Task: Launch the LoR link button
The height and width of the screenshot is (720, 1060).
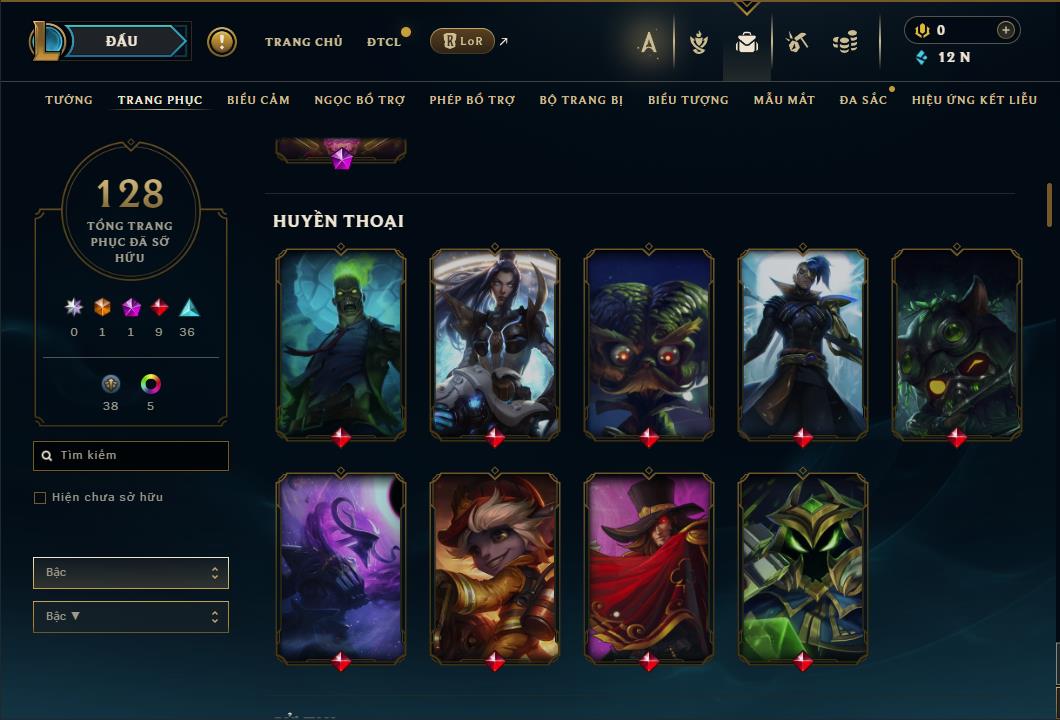Action: (x=462, y=41)
